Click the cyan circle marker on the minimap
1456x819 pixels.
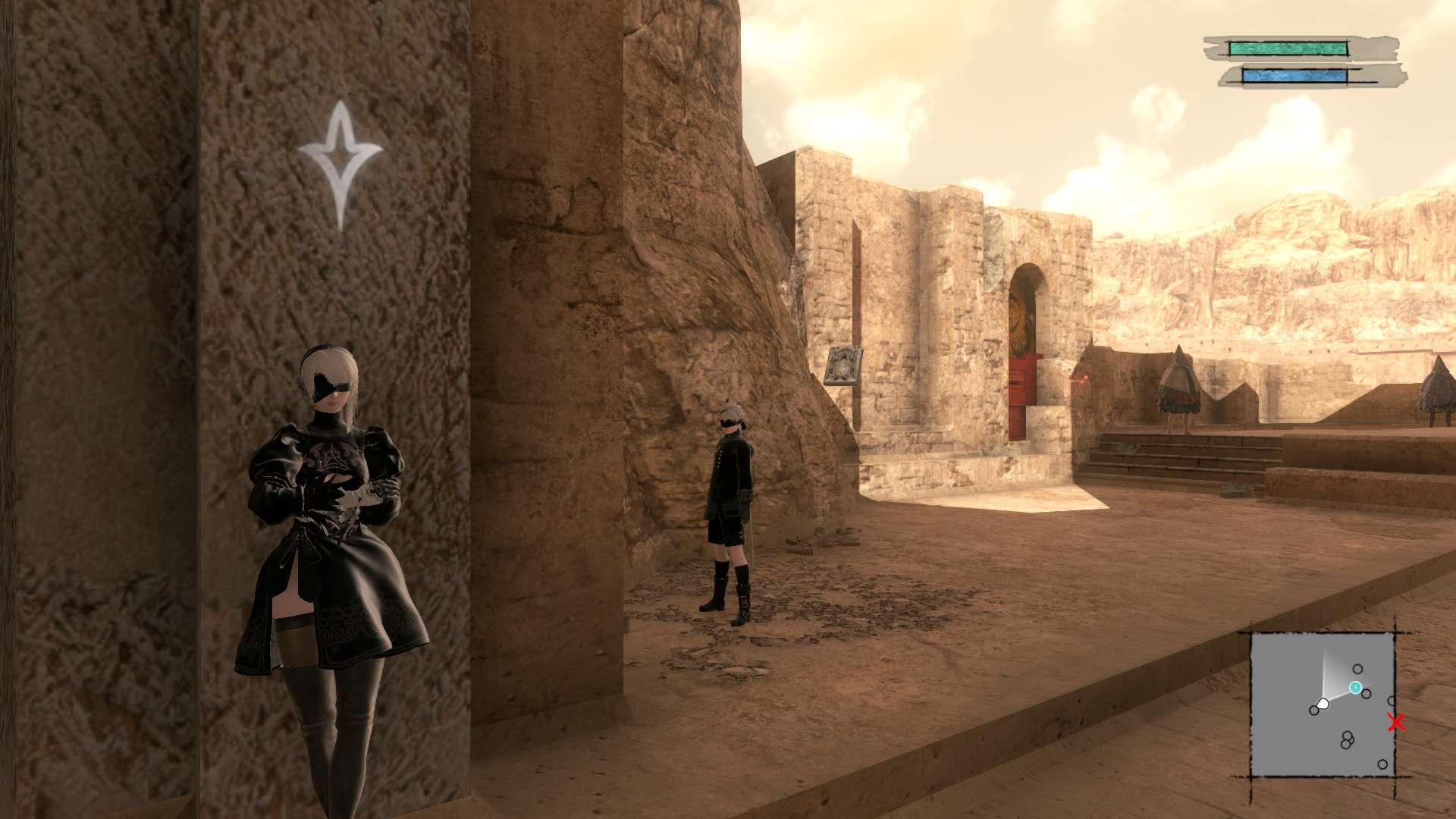pyautogui.click(x=1355, y=688)
